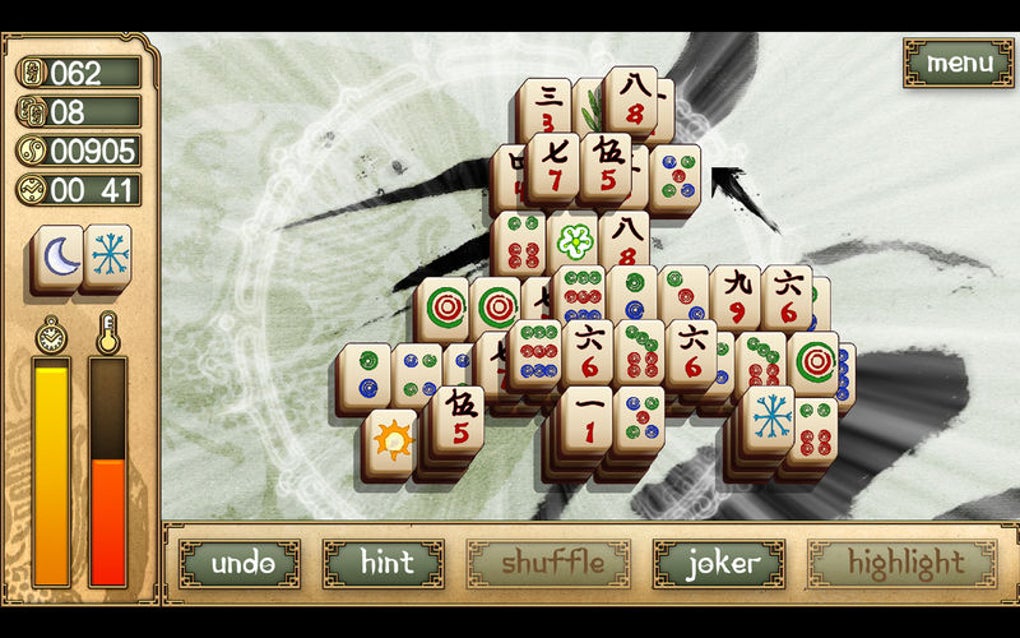Shuffle the remaining tiles
Screen dimensions: 1020x638
pyautogui.click(x=548, y=564)
